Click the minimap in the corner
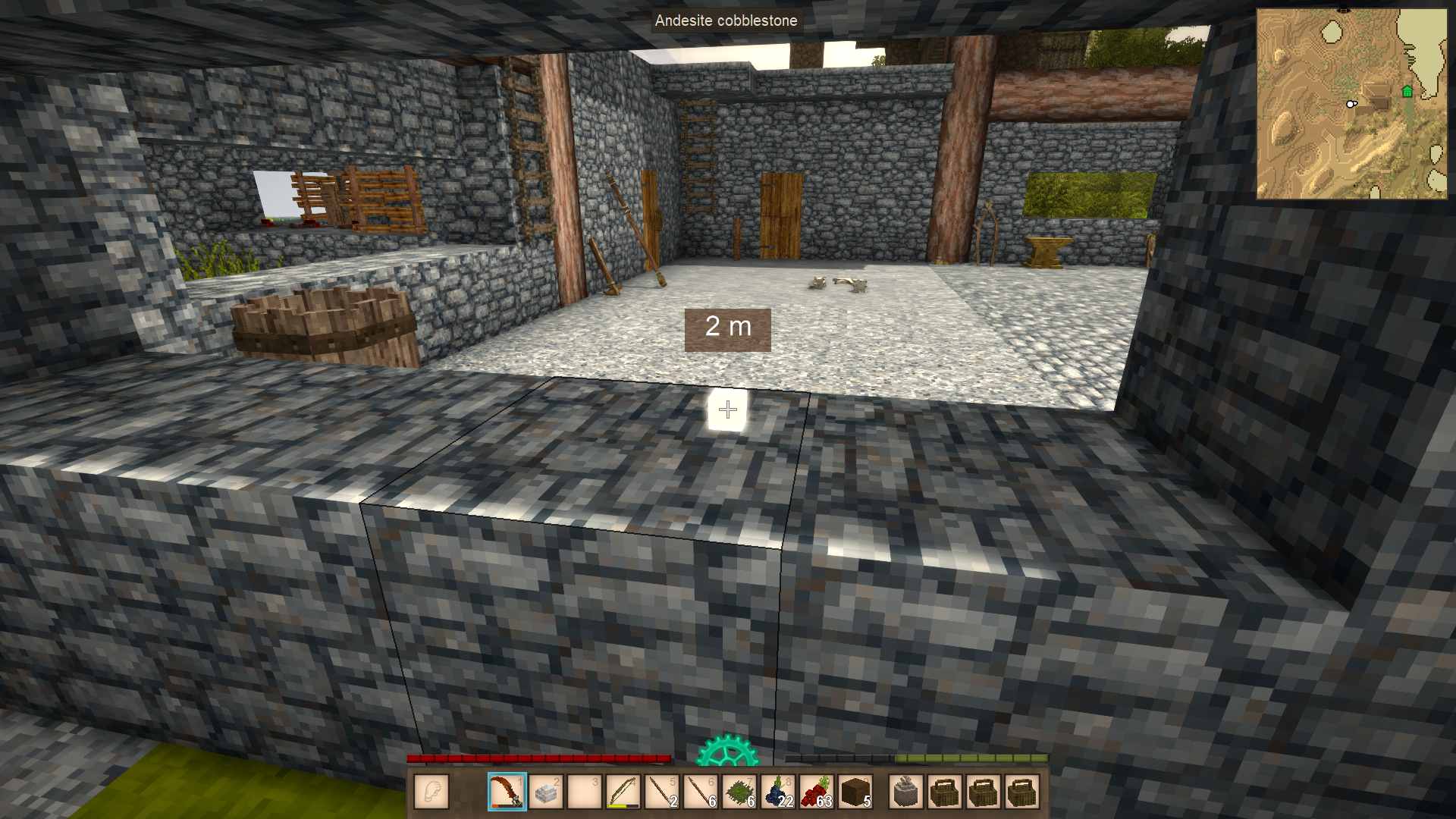Screen dimensions: 1456x819 (1351, 104)
